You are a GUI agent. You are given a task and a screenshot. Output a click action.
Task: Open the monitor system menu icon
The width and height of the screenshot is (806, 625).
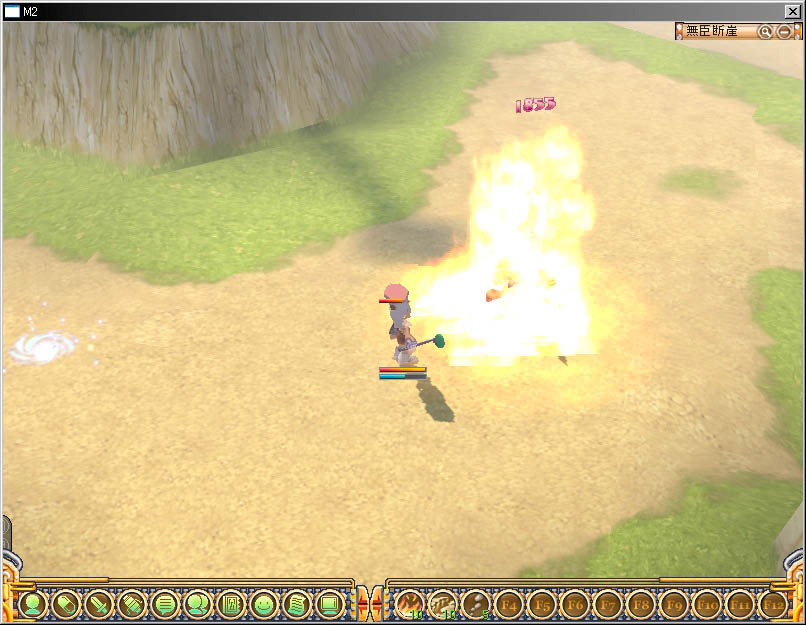tap(329, 604)
